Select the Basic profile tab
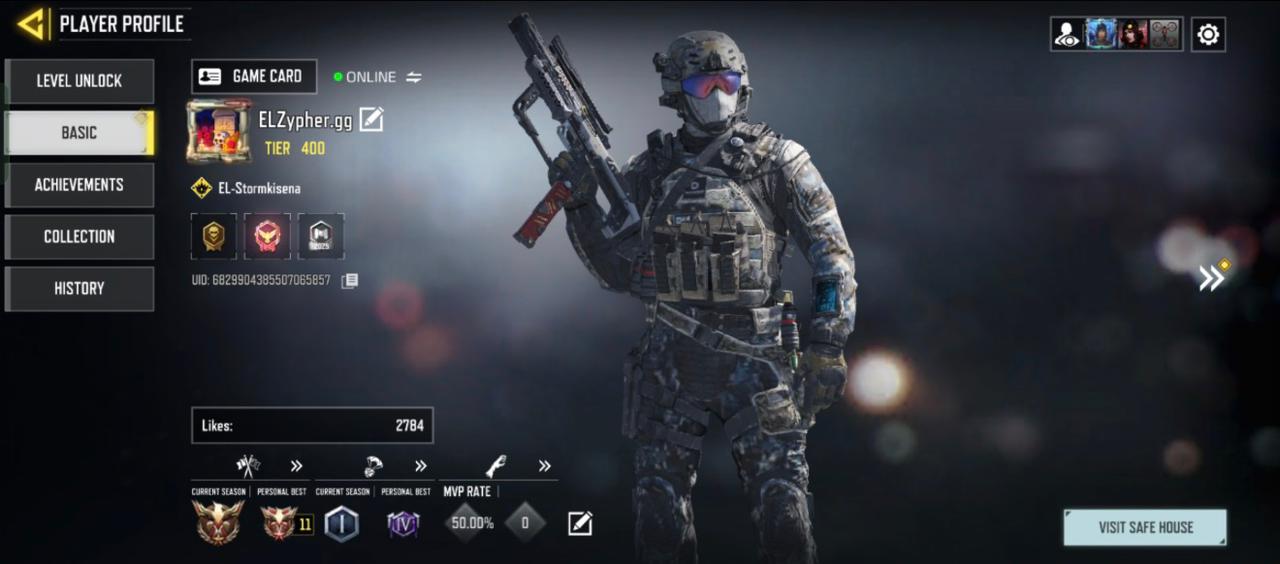 pos(79,133)
